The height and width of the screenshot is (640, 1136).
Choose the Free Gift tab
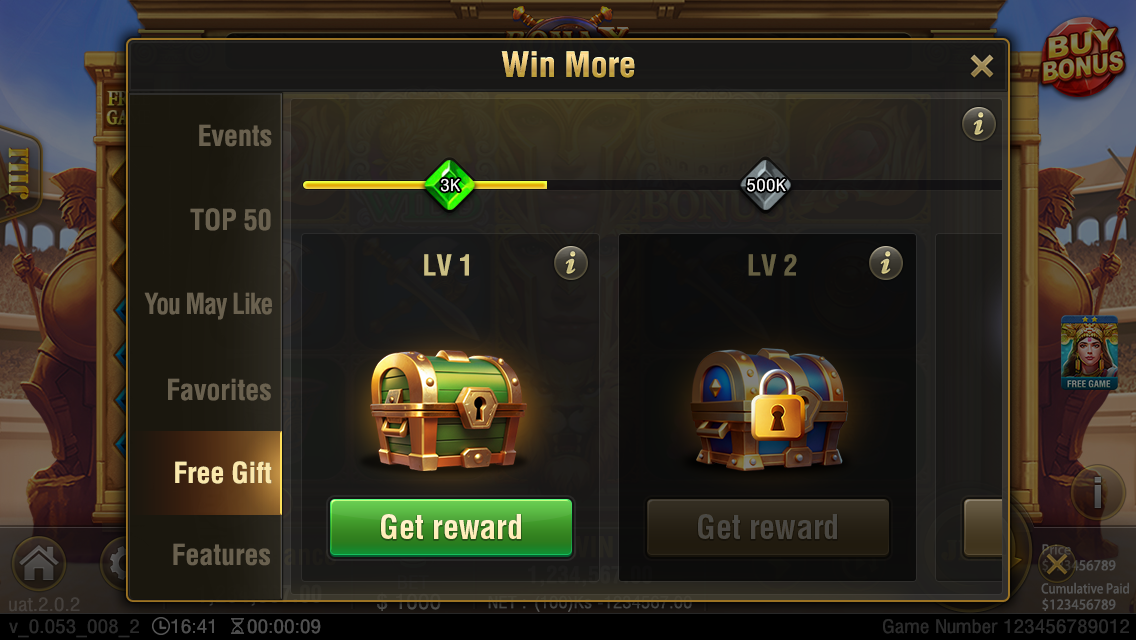(x=222, y=473)
